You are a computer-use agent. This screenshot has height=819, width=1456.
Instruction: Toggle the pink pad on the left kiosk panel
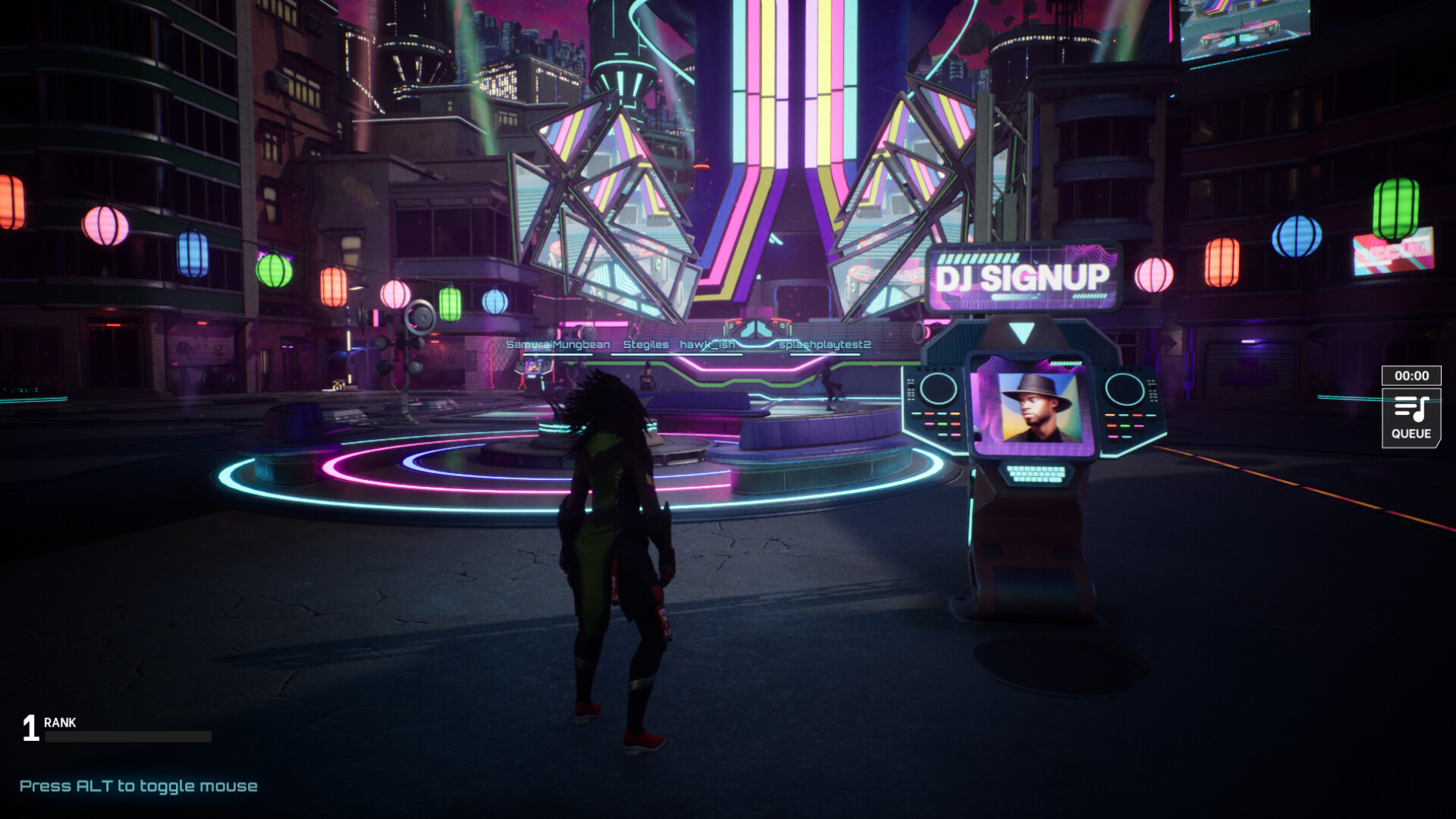click(930, 424)
